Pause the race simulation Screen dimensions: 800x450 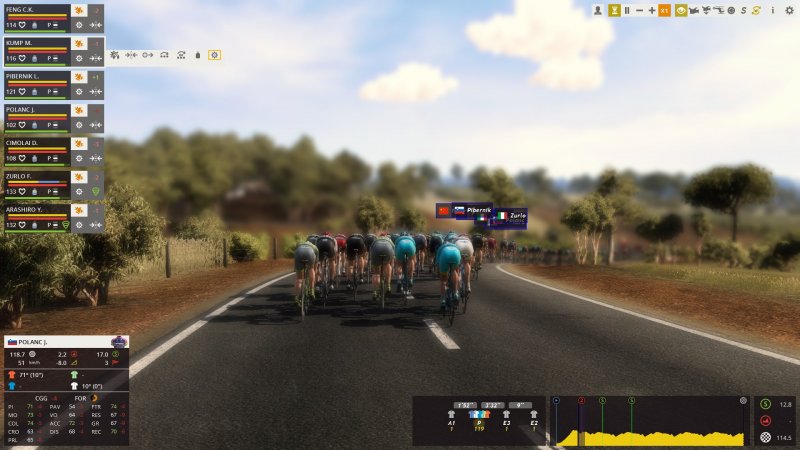coord(627,10)
